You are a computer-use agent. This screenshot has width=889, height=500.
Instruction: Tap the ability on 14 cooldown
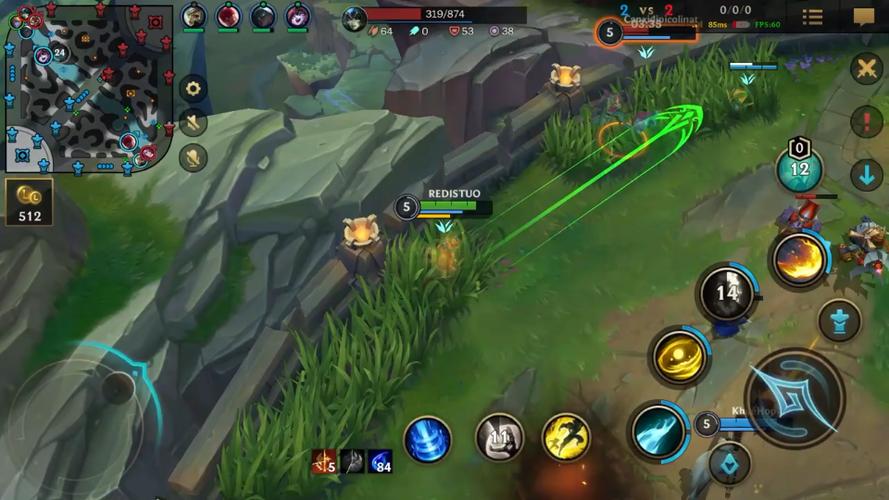point(727,293)
